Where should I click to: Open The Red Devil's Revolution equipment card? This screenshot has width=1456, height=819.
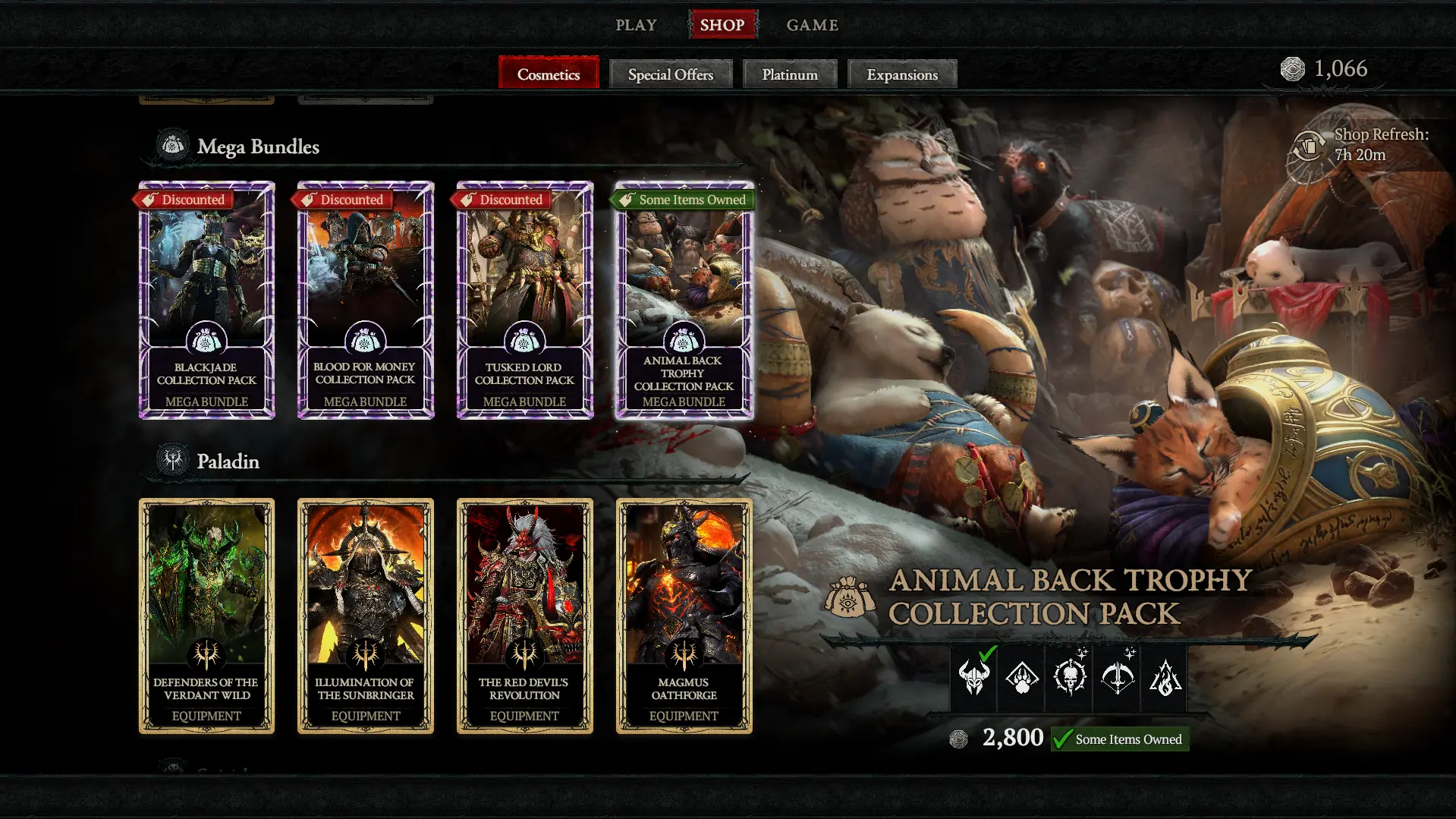pyautogui.click(x=524, y=616)
